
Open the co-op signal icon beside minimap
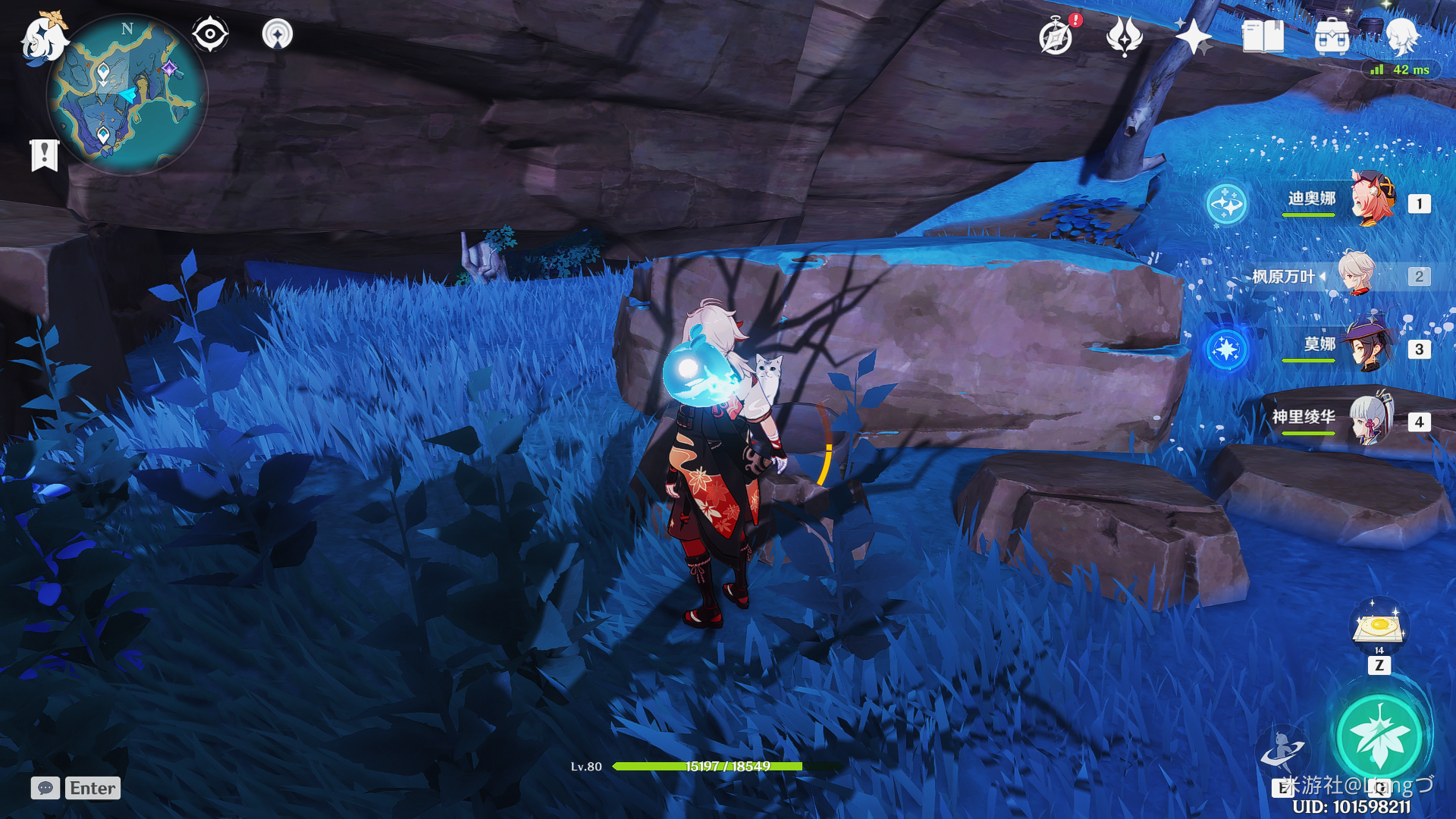(x=278, y=34)
